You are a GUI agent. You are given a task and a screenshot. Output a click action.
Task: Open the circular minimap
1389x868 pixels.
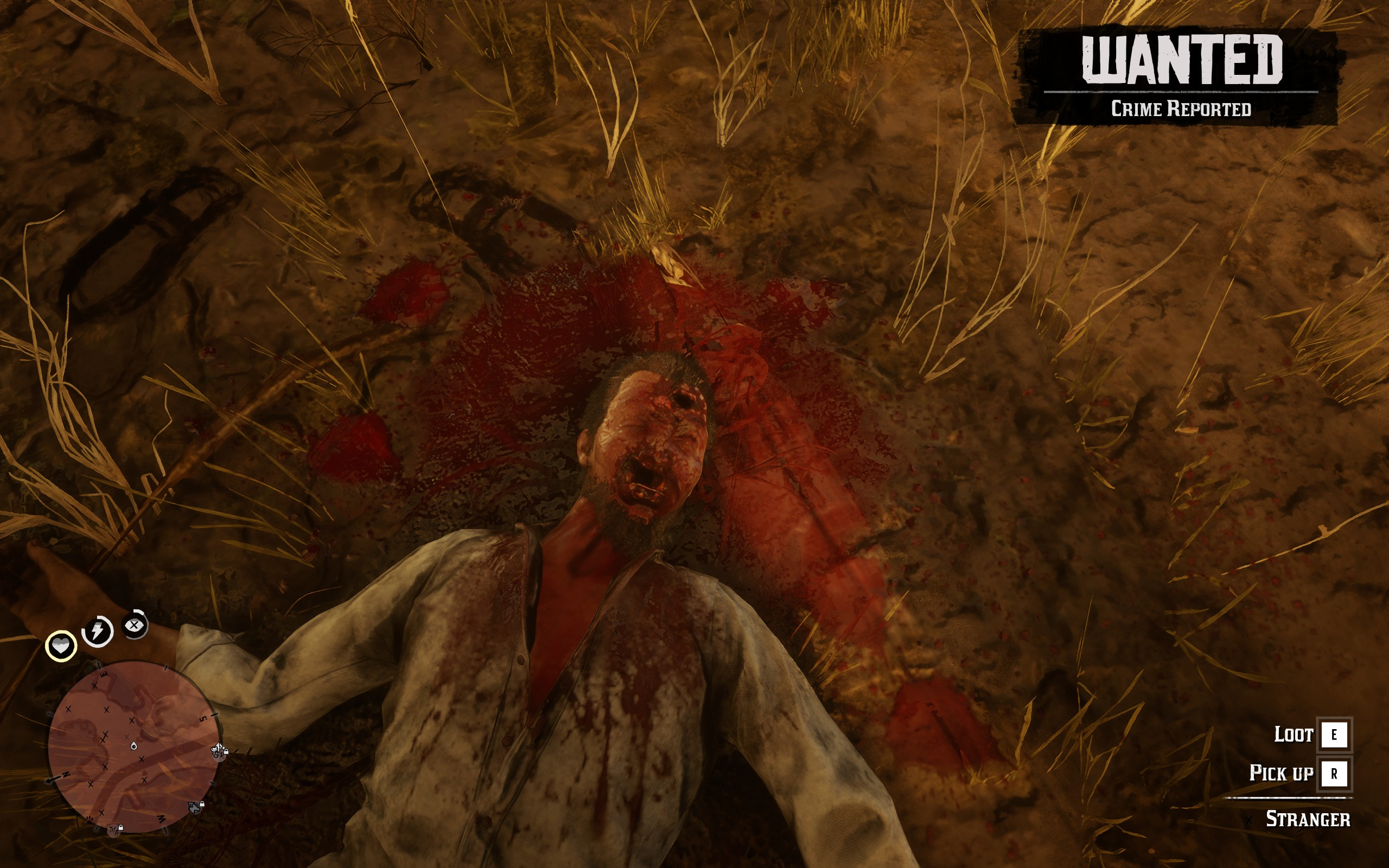[133, 746]
